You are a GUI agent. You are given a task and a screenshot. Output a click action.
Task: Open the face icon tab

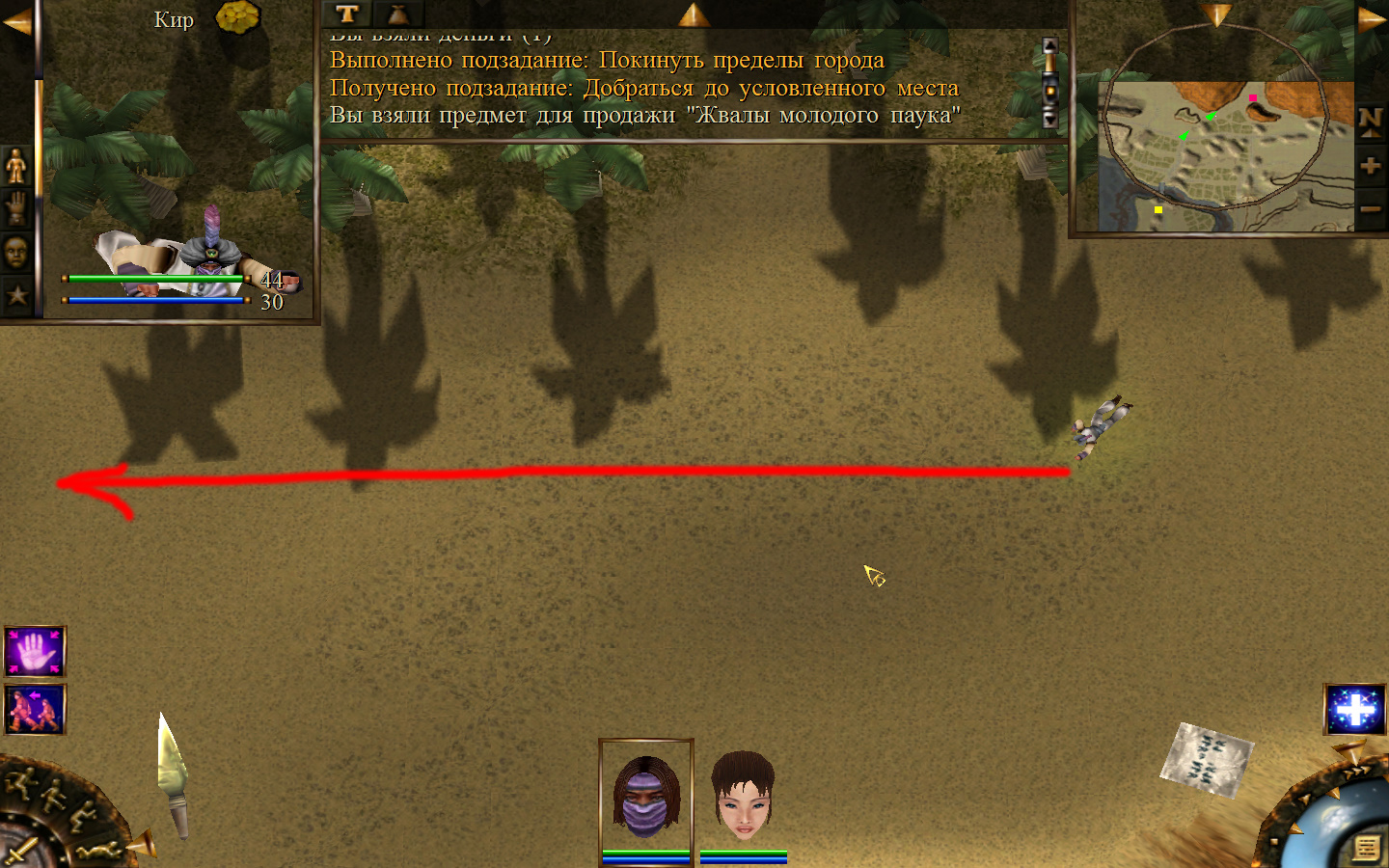(16, 253)
